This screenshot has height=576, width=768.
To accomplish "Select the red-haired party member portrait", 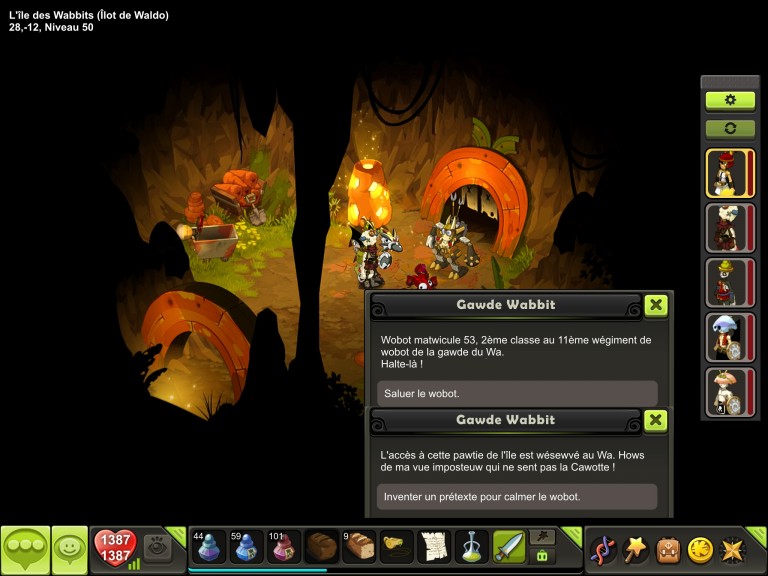I will (729, 173).
